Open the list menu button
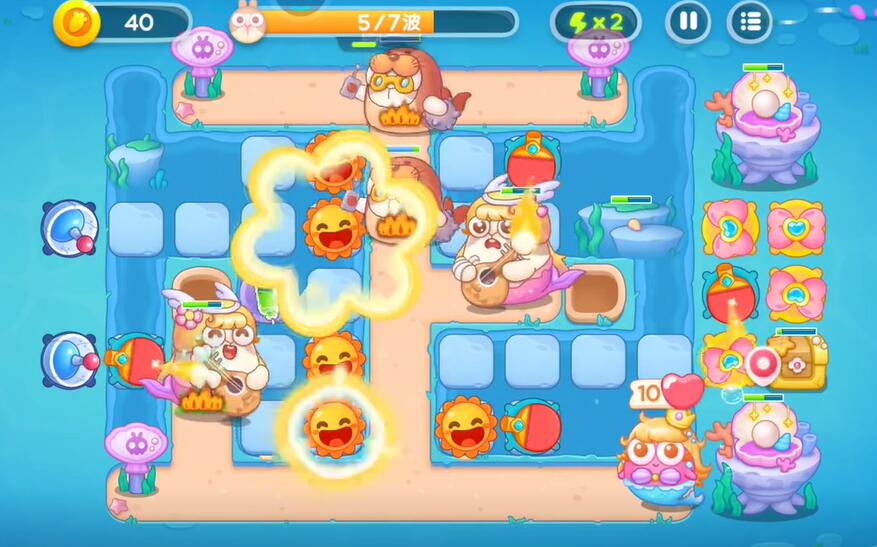This screenshot has height=547, width=877. [749, 21]
